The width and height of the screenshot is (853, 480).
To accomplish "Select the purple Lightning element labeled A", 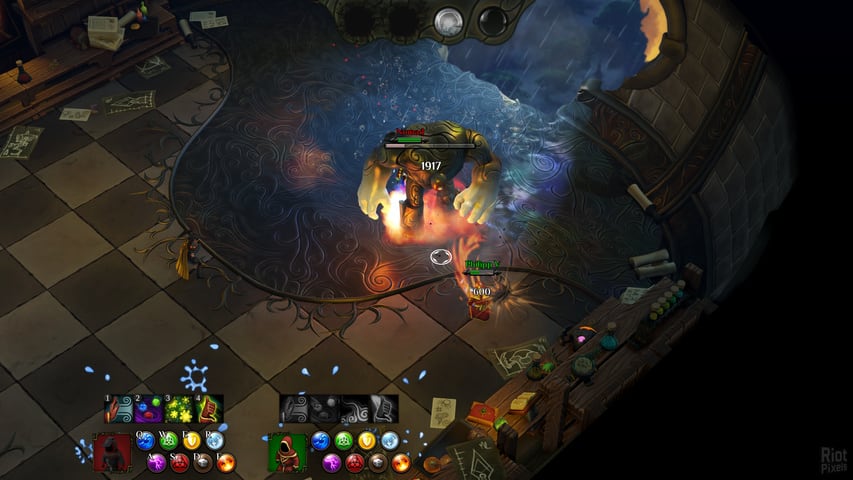I will 157,462.
